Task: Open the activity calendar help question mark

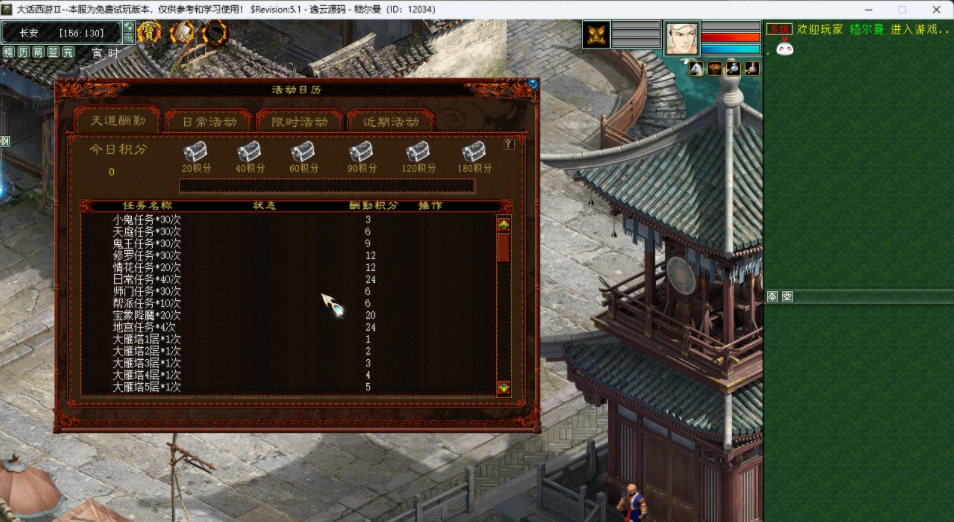Action: point(509,144)
